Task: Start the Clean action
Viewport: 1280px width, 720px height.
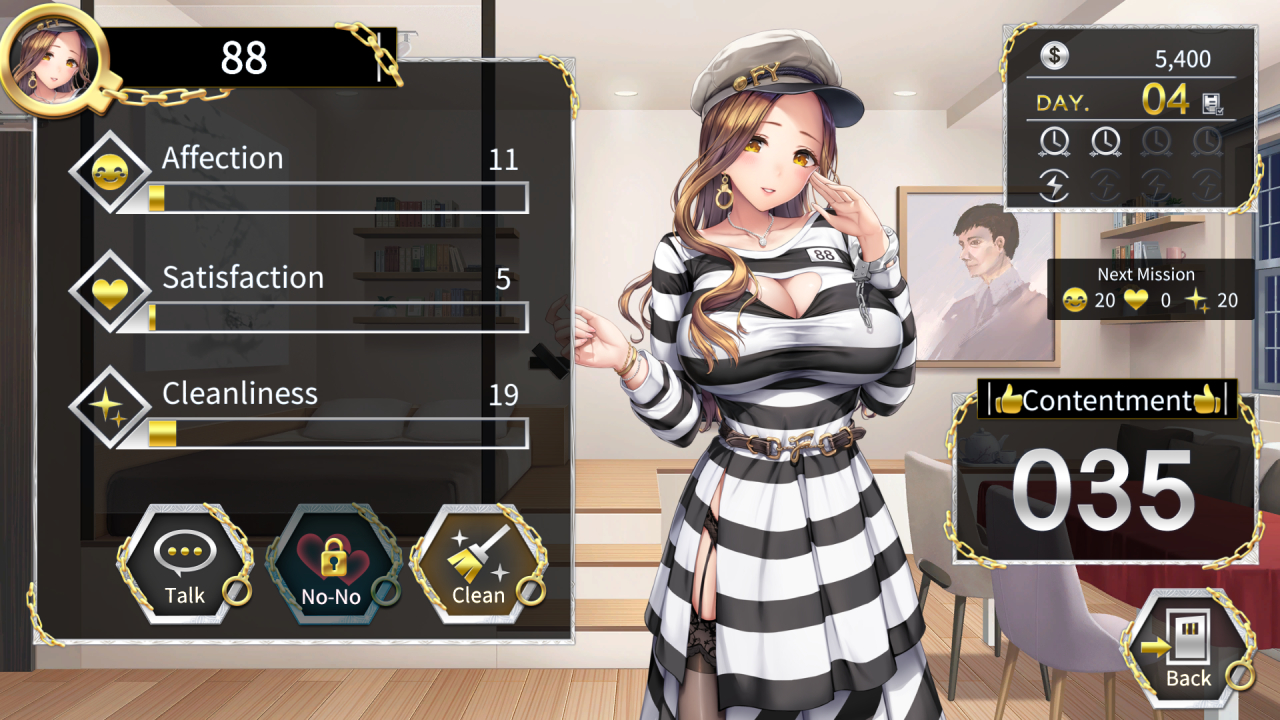Action: click(x=478, y=566)
